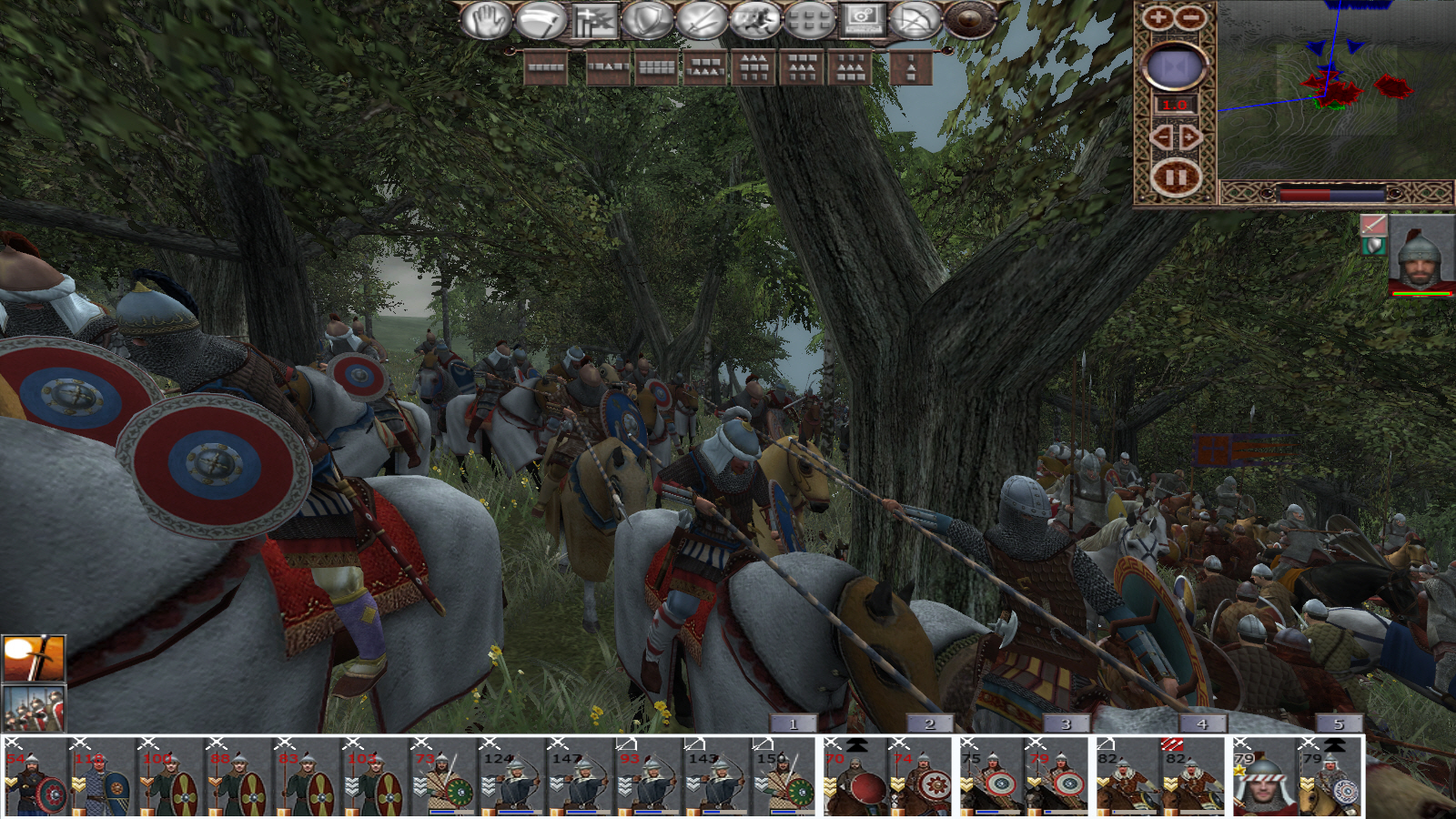Zoom in the minimap with plus button
This screenshot has width=1456, height=819.
(x=1158, y=17)
